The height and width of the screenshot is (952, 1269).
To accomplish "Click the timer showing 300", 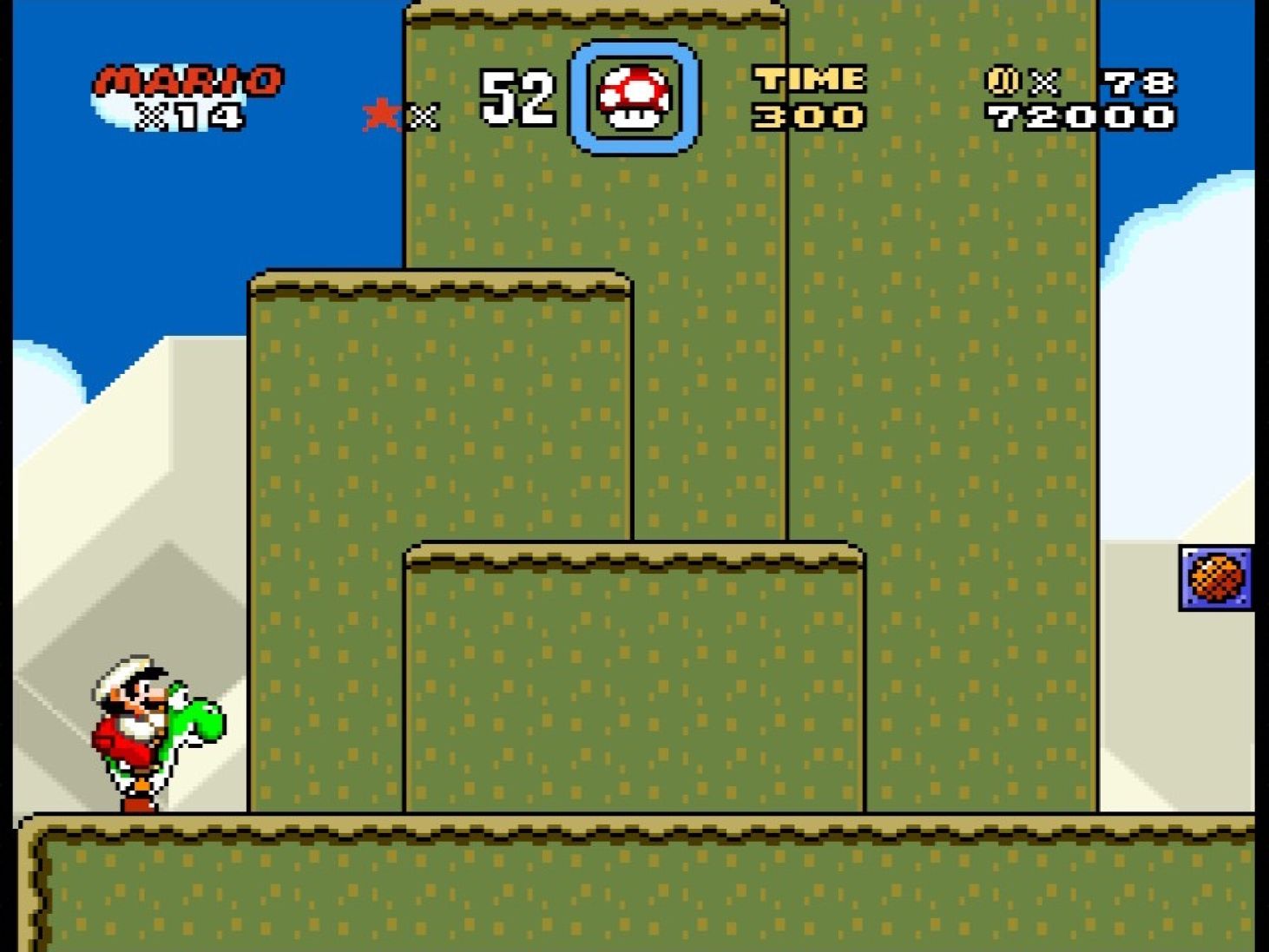I will click(805, 117).
